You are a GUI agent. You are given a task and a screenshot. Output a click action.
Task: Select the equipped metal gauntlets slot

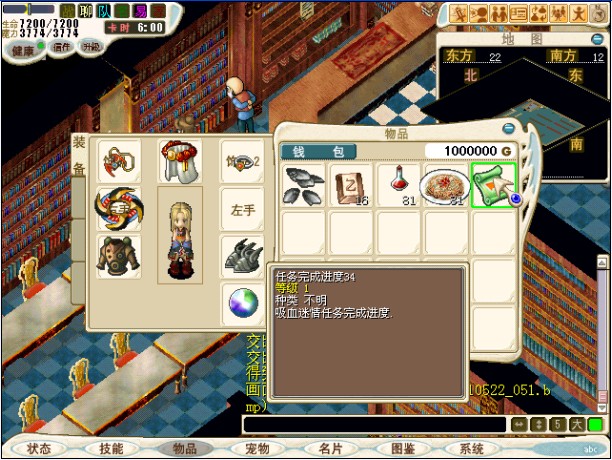coord(243,255)
